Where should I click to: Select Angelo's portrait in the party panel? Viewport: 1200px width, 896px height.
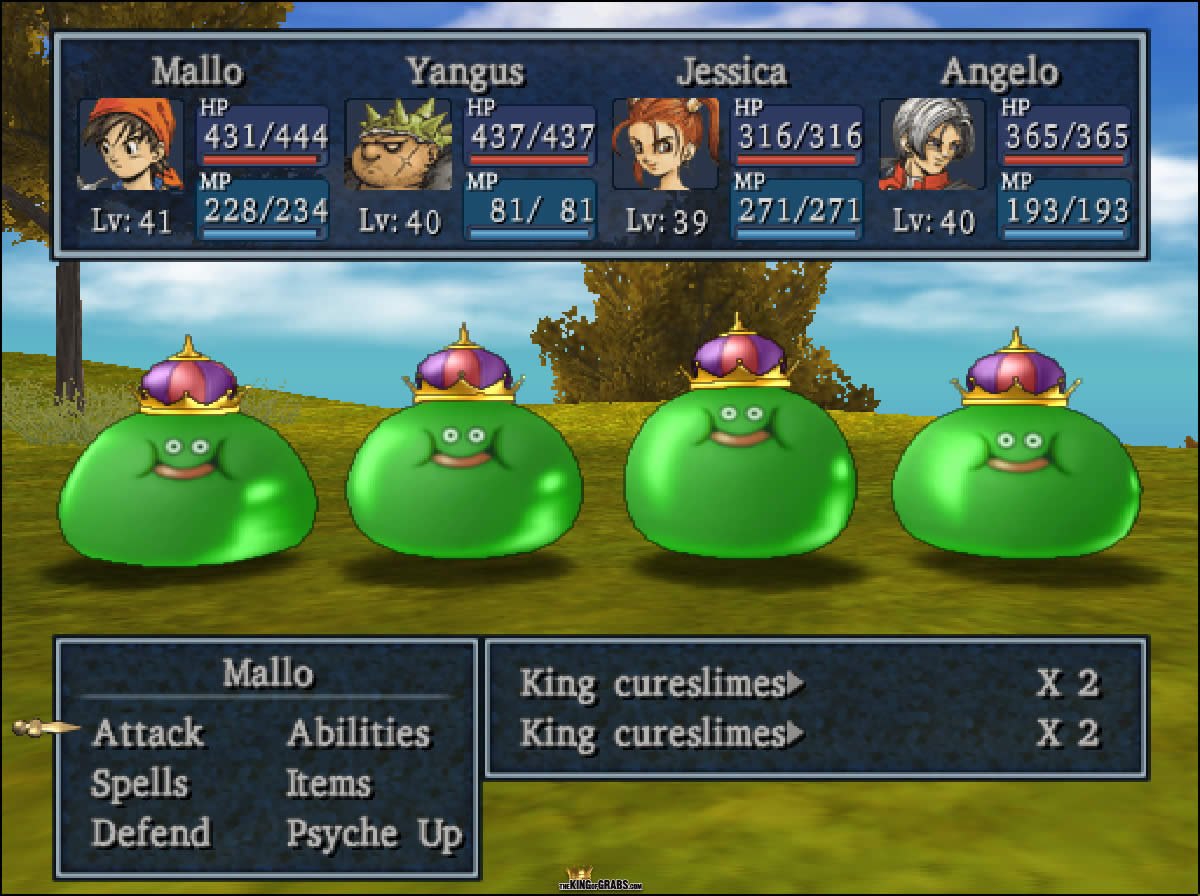[932, 145]
